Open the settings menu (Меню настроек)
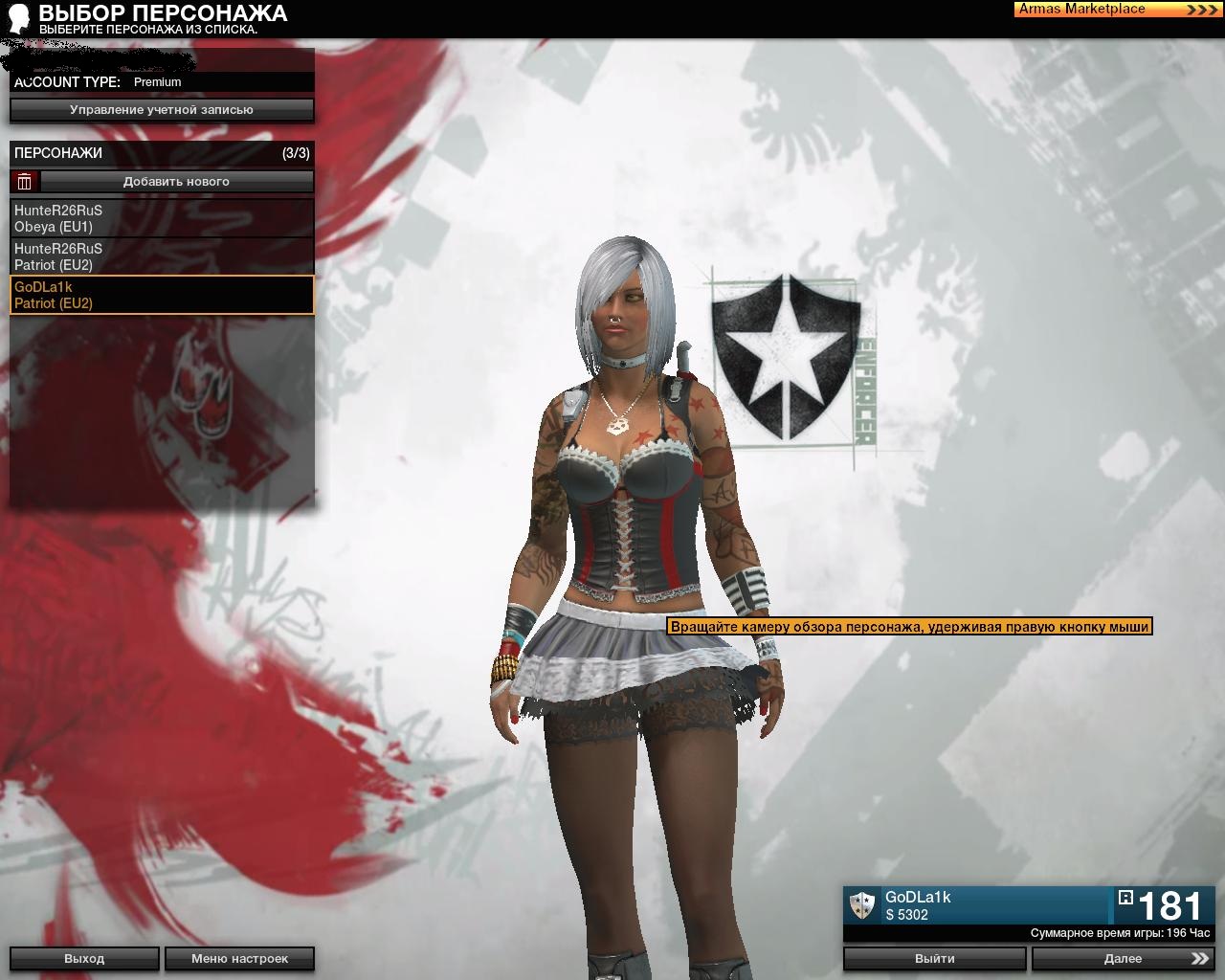Viewport: 1225px width, 980px height. (x=239, y=958)
